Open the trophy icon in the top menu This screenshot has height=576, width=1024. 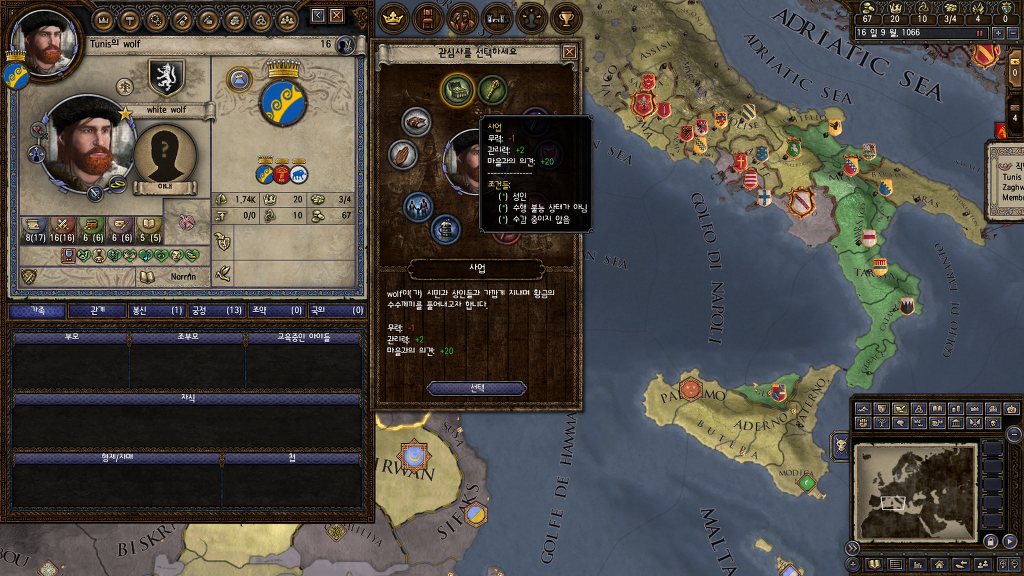coord(566,17)
